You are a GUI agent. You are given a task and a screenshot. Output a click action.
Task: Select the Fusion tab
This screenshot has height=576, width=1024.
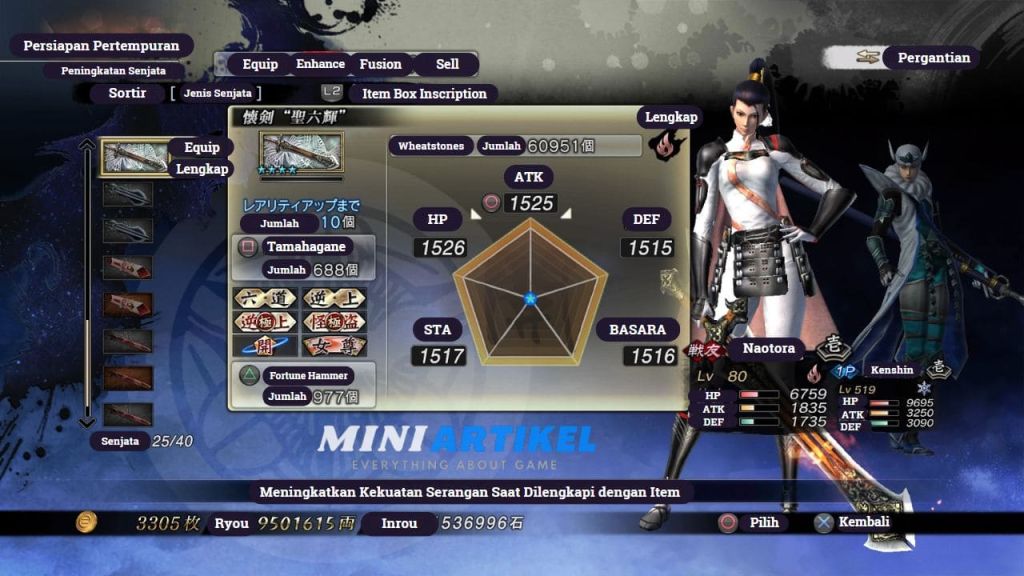click(x=380, y=64)
